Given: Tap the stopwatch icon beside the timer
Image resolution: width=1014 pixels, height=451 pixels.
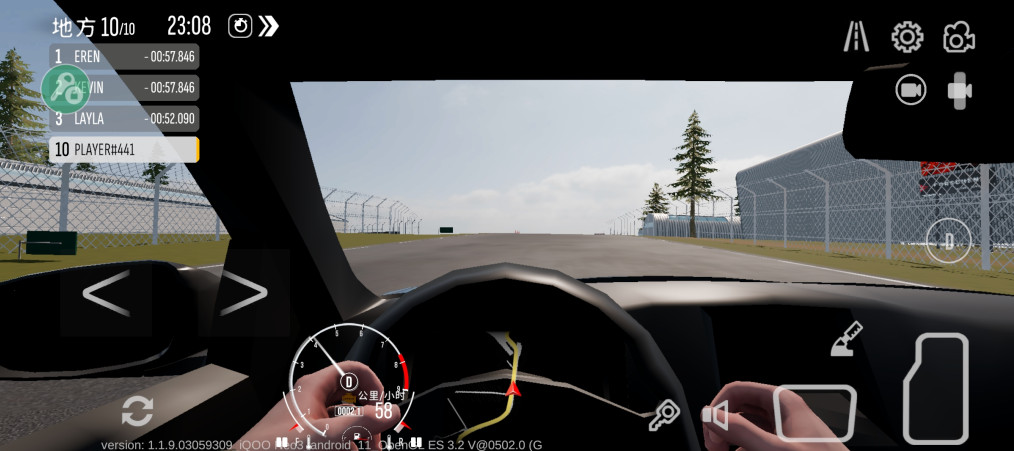Looking at the screenshot, I should pyautogui.click(x=240, y=26).
